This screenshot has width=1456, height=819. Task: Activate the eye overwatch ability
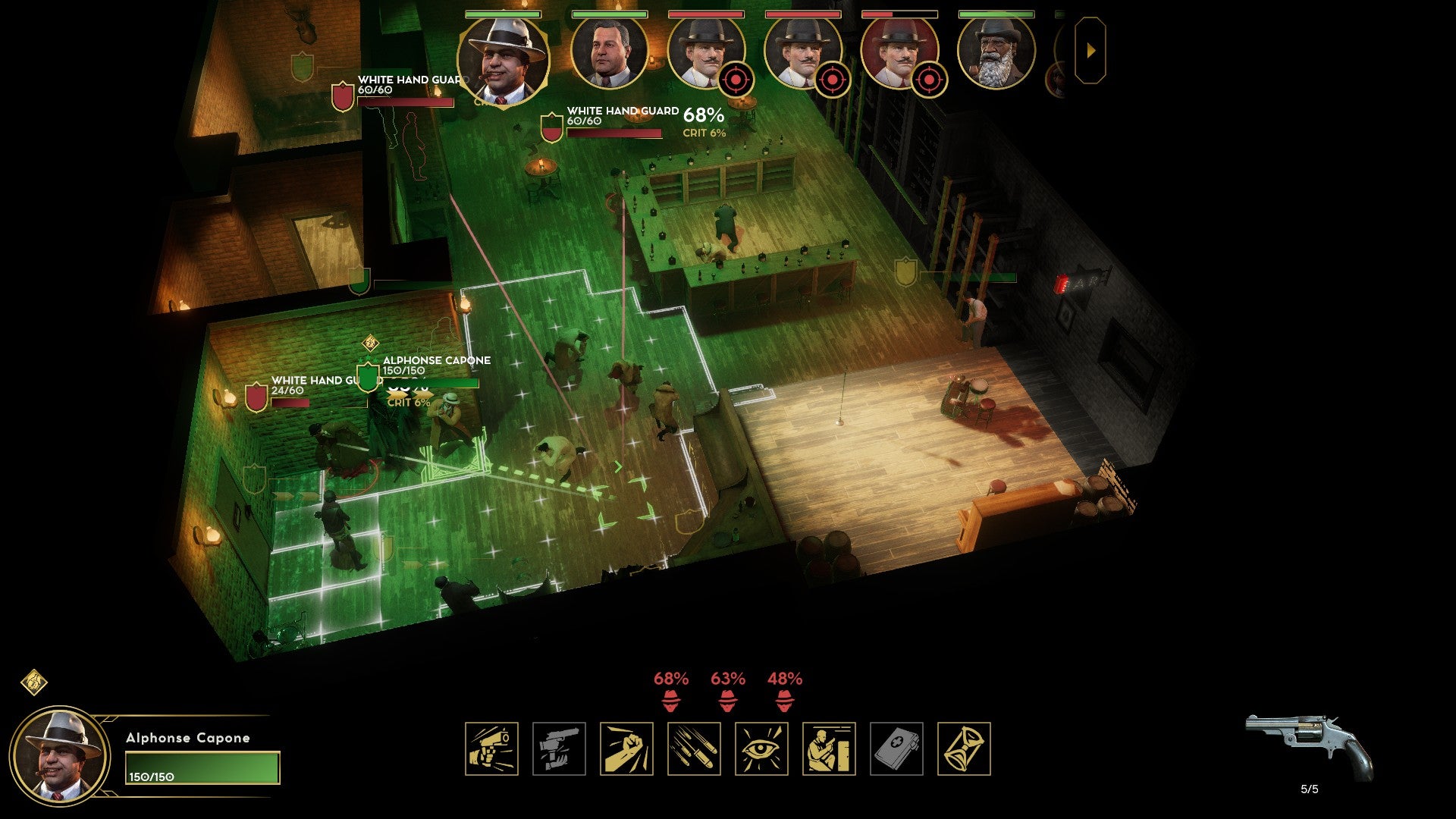[761, 748]
